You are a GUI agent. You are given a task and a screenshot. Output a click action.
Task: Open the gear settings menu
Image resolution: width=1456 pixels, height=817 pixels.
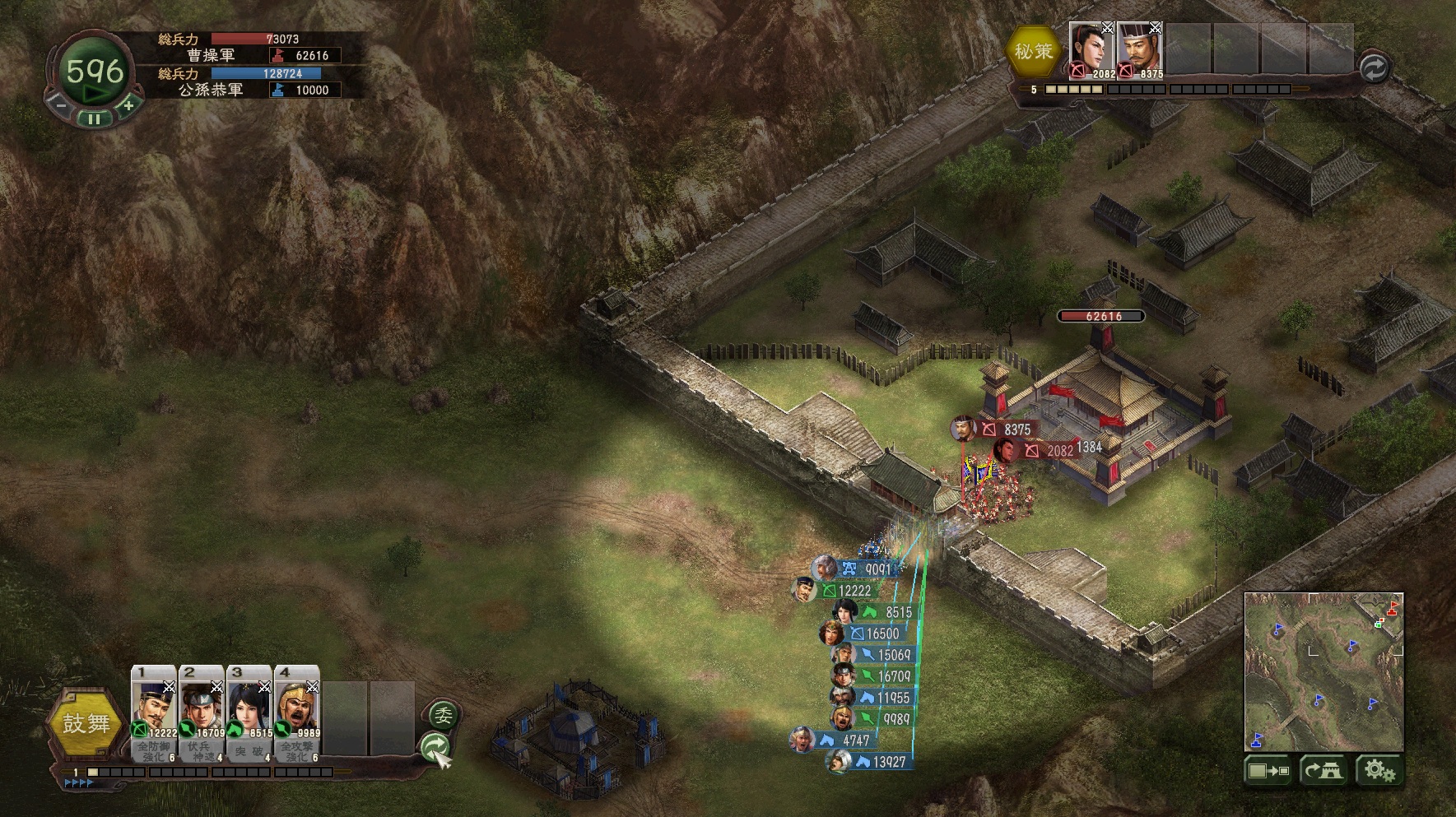[x=1379, y=771]
